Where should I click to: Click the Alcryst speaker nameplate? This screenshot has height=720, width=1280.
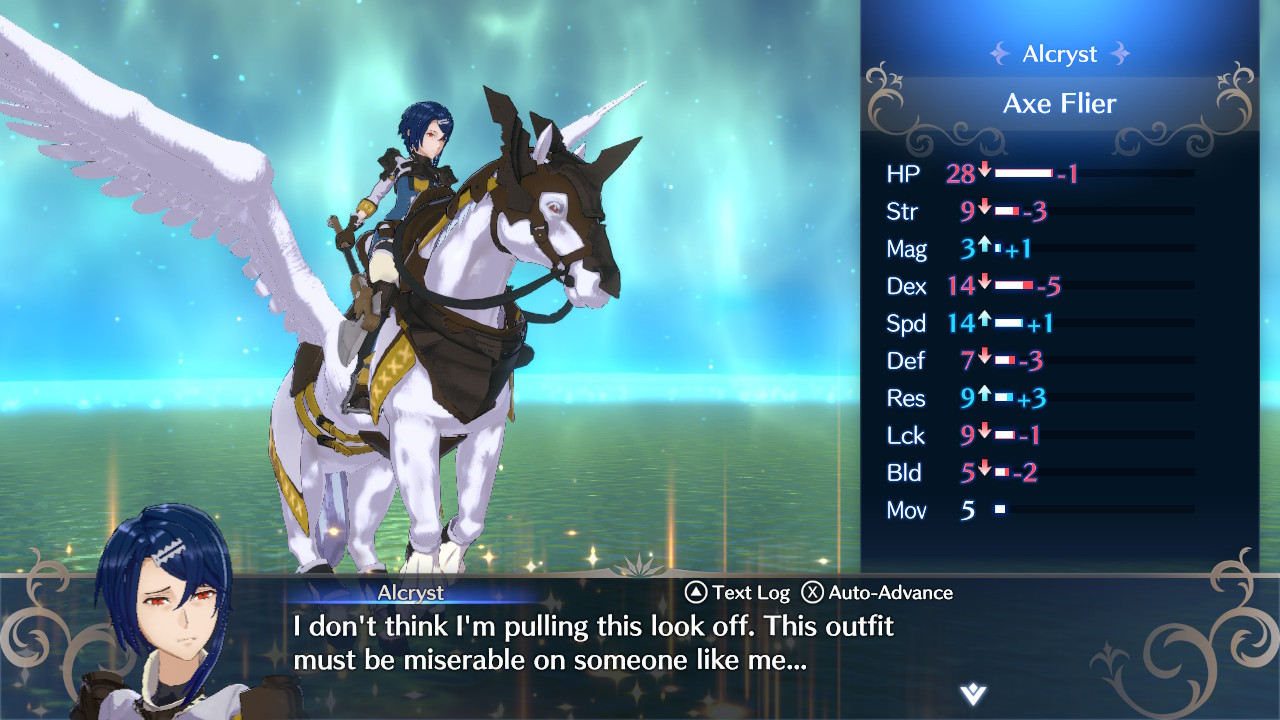tap(410, 592)
